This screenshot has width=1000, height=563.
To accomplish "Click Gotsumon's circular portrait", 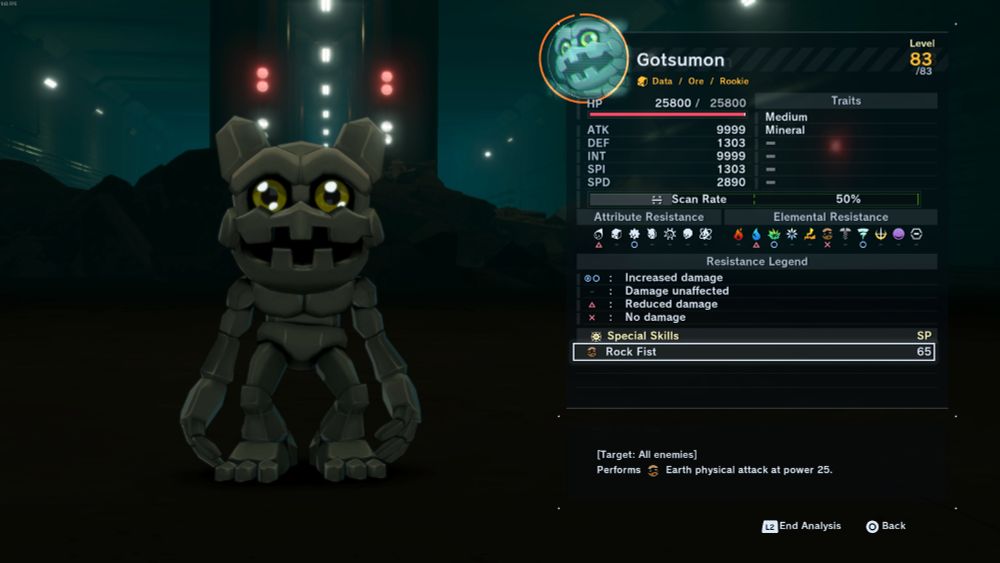I will pyautogui.click(x=585, y=58).
